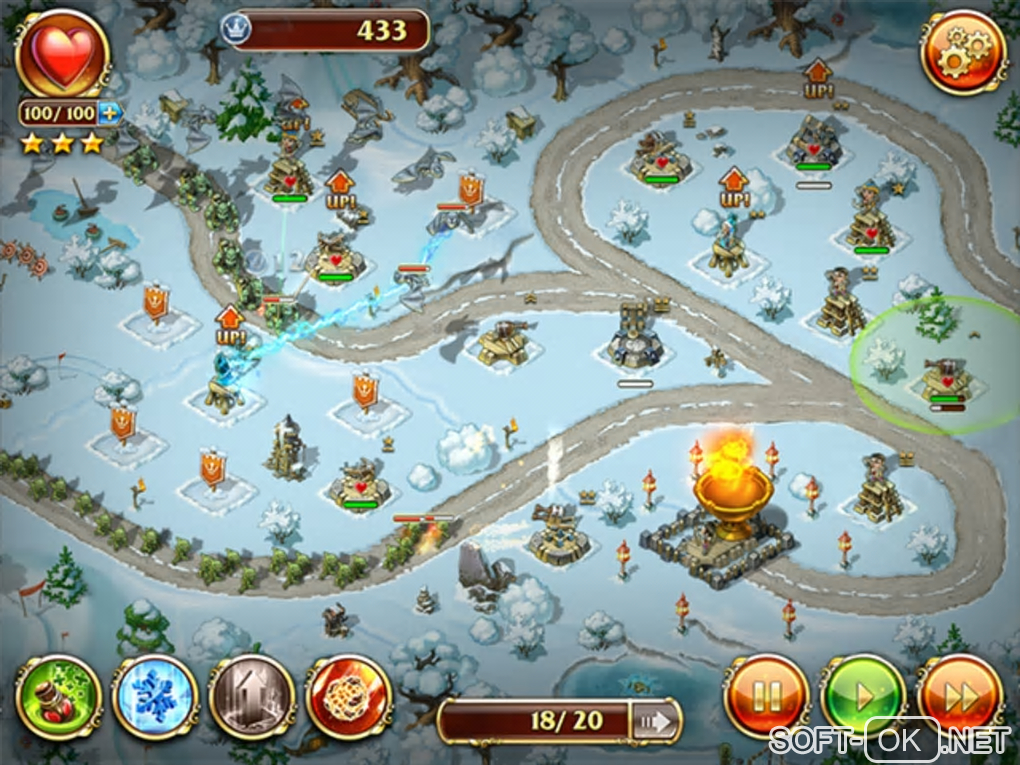This screenshot has height=765, width=1020.
Task: Pause the game
Action: tap(765, 697)
